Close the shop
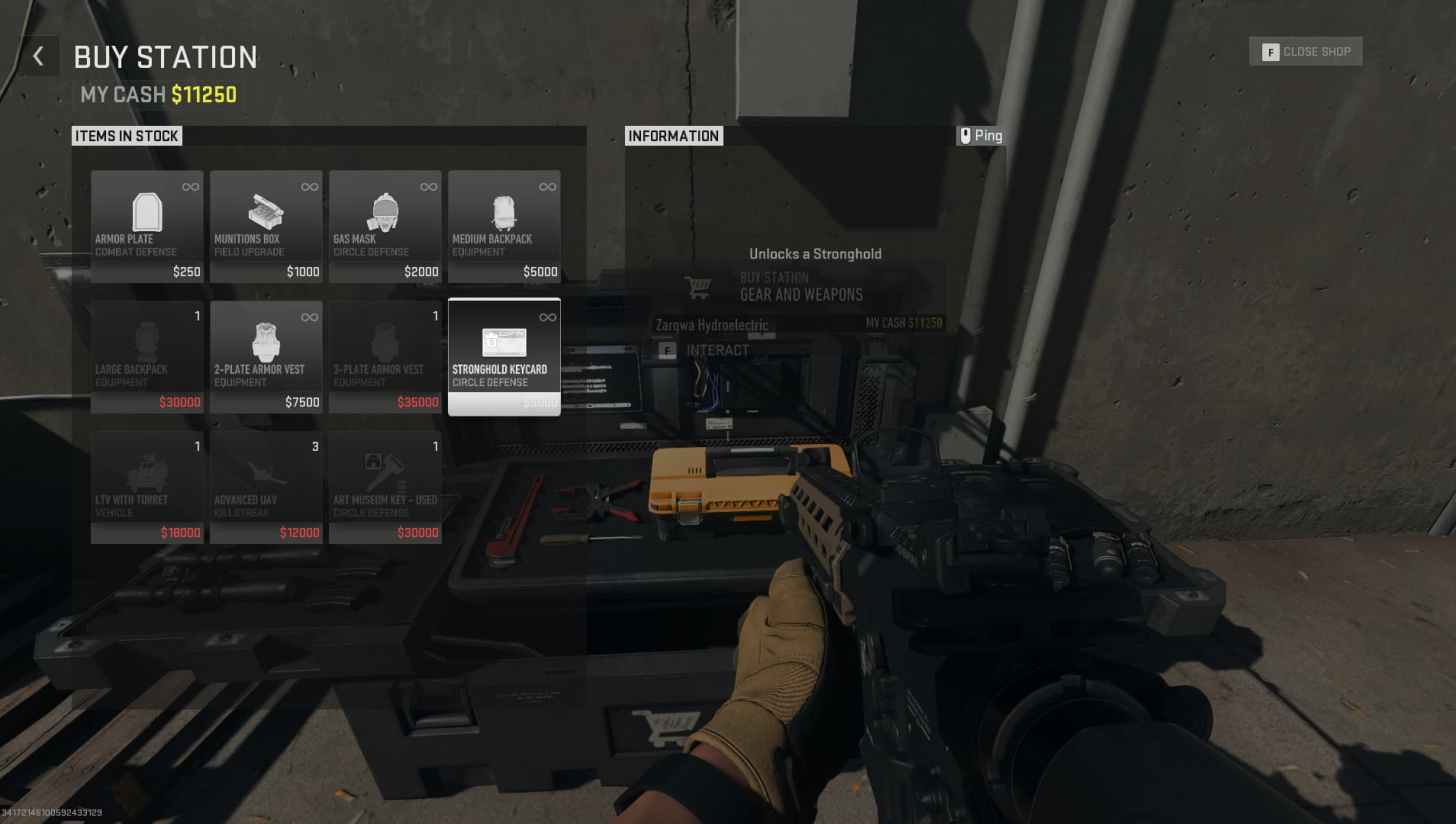1456x824 pixels. click(1305, 51)
